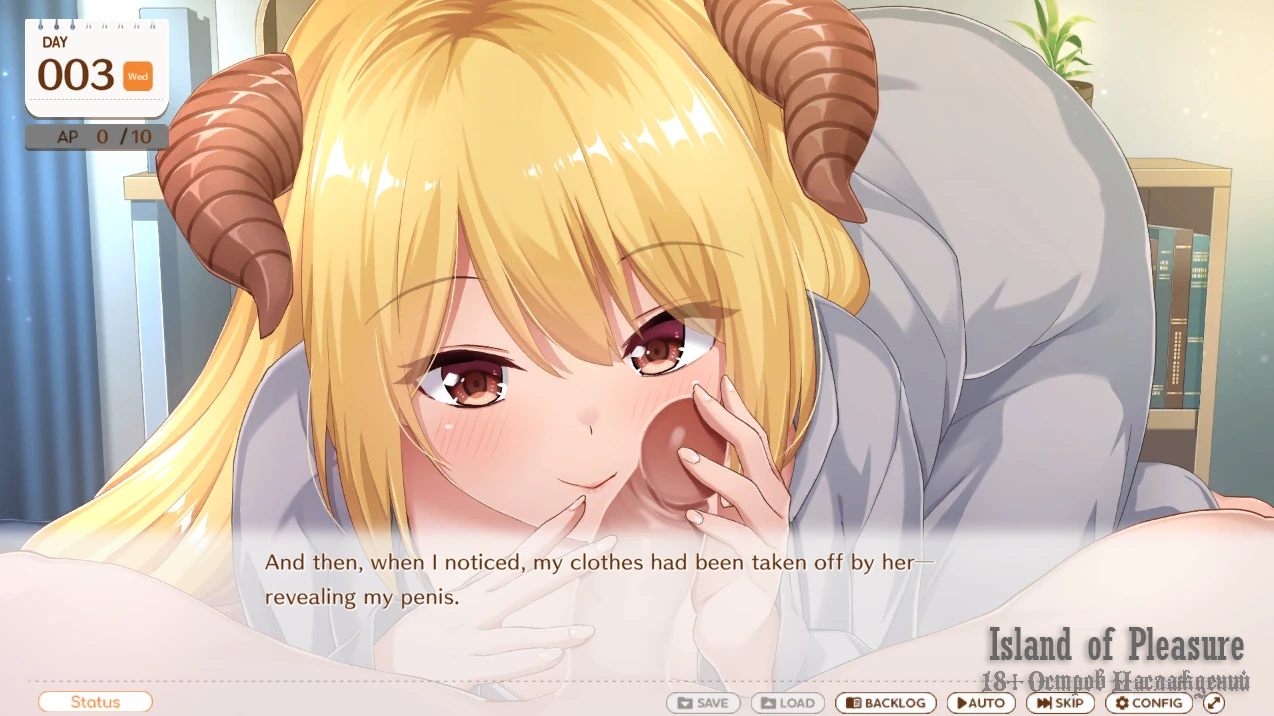
Task: Open the Status panel
Action: (x=95, y=702)
